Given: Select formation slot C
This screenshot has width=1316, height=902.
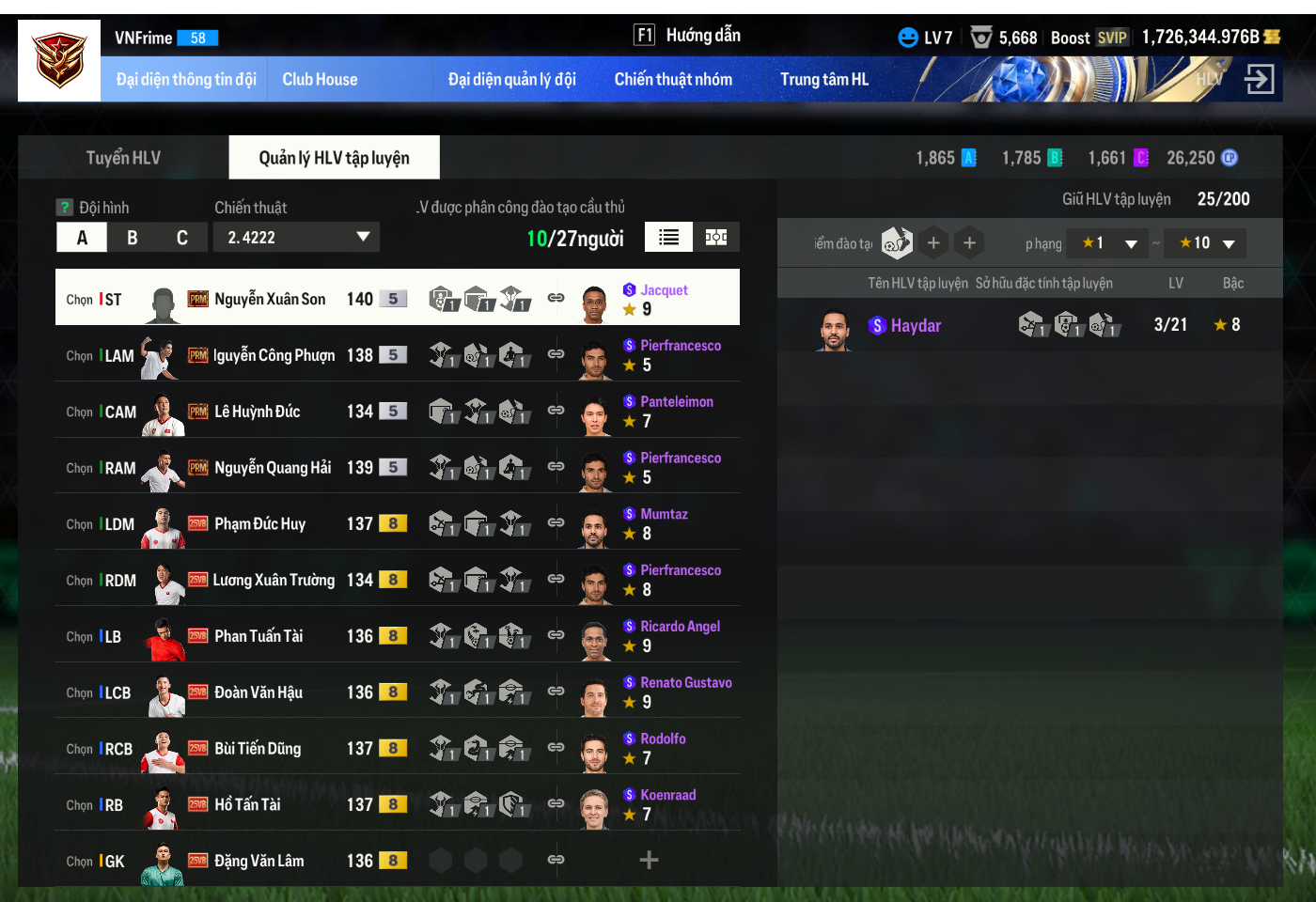Looking at the screenshot, I should point(182,238).
